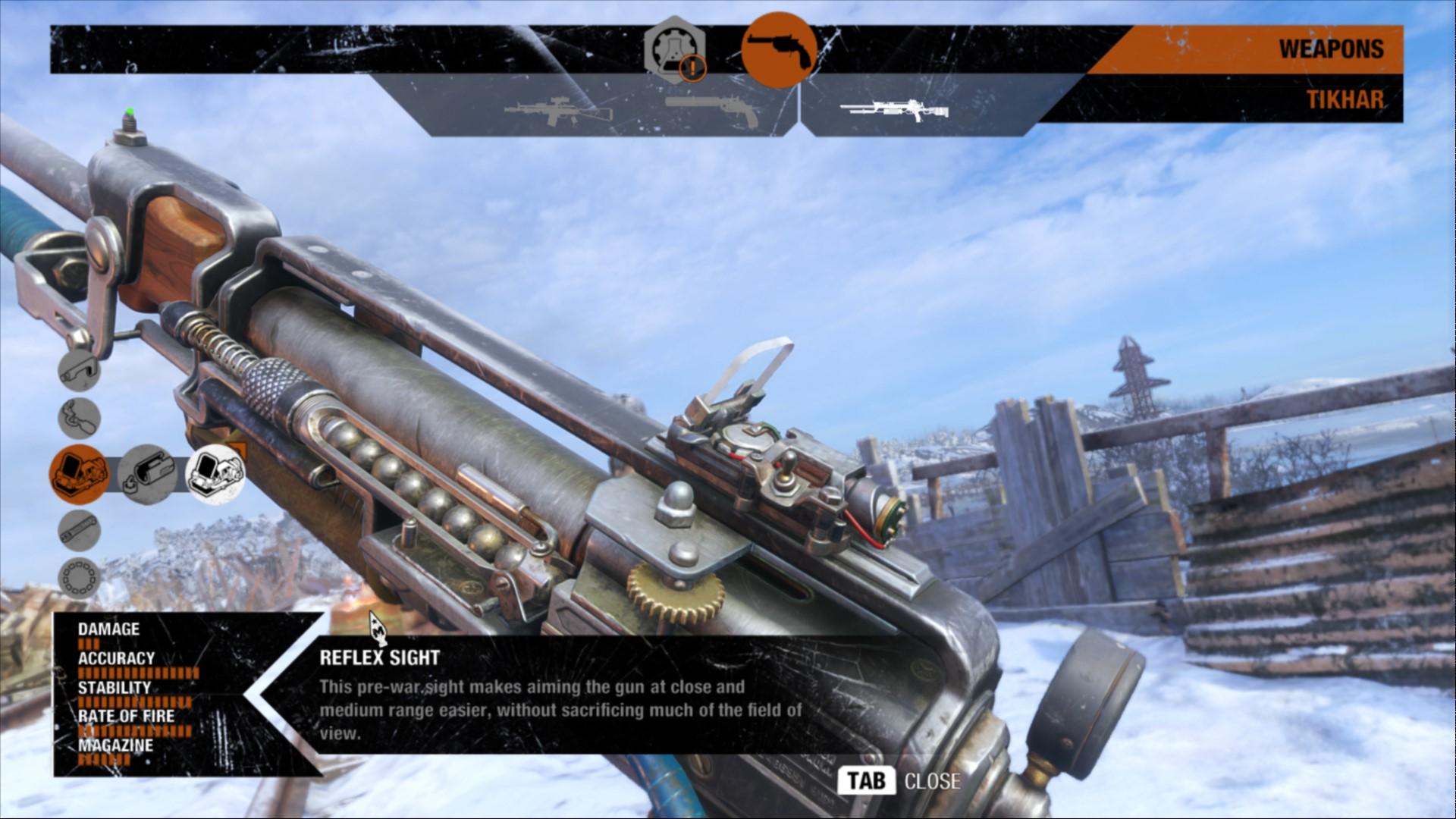Open the screwdriver-shaped attachment slot
The height and width of the screenshot is (819, 1456).
point(79,419)
